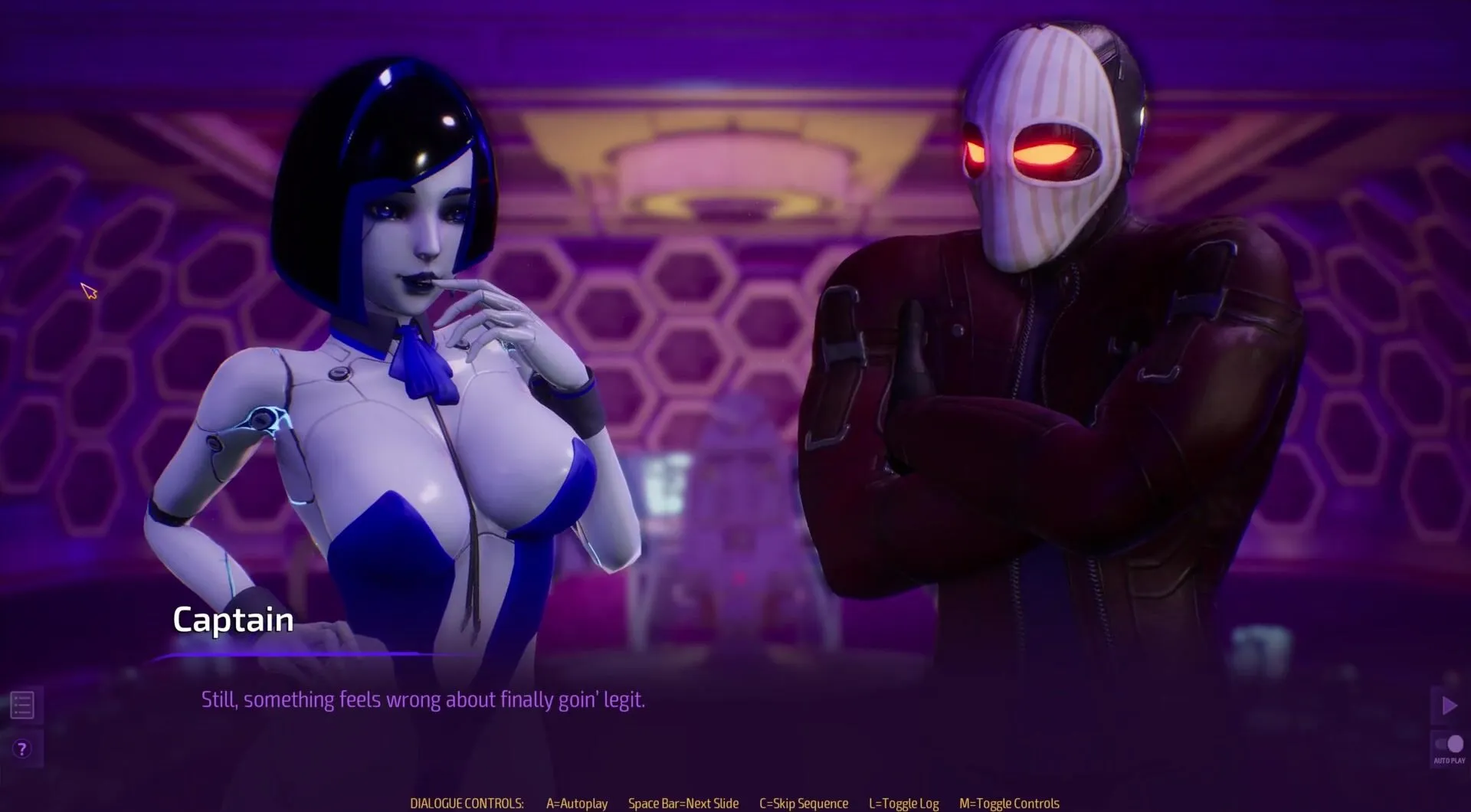
Task: Show help with the question mark button
Action: click(x=22, y=748)
